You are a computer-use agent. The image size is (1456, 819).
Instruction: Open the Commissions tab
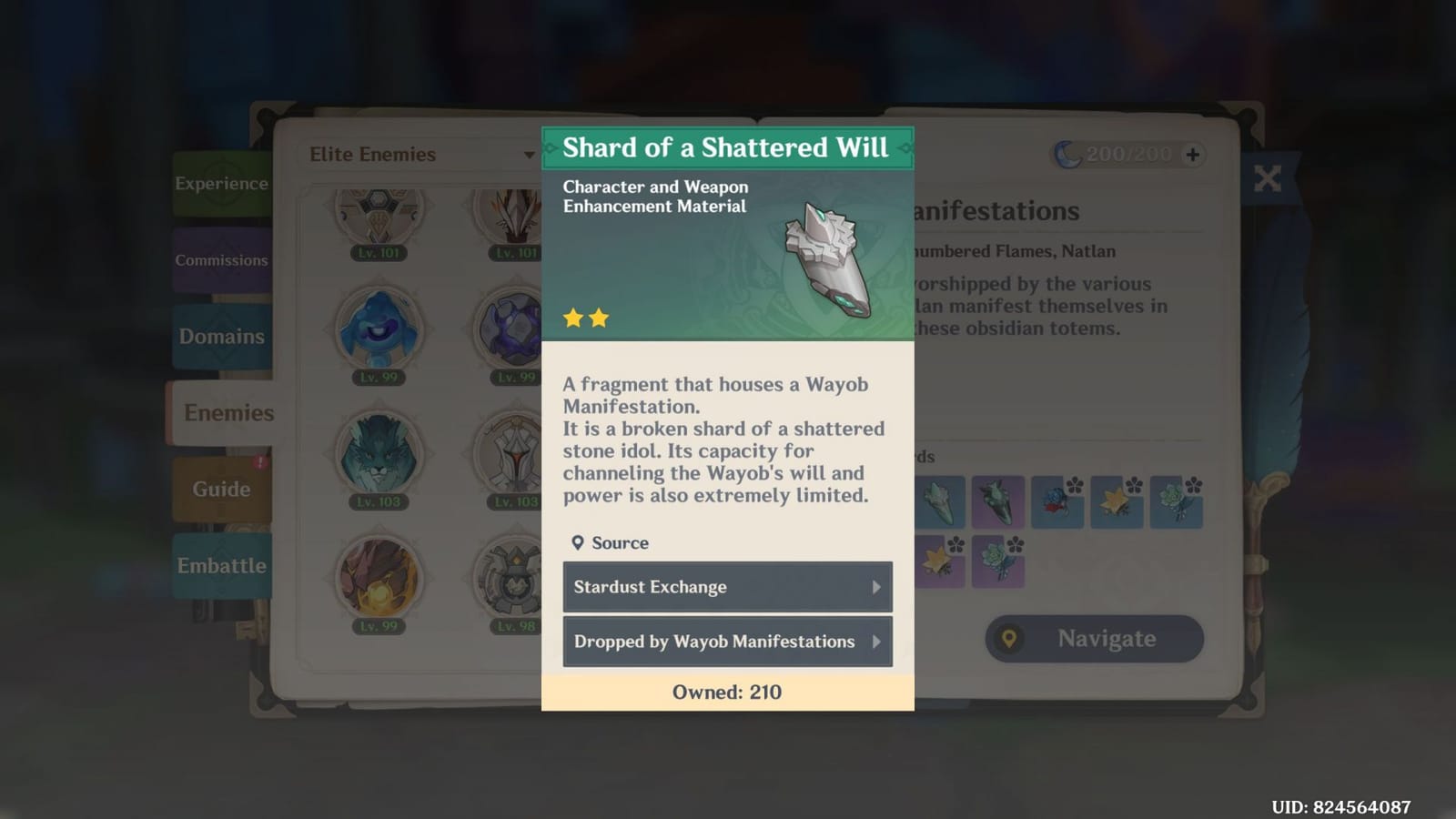tap(221, 259)
